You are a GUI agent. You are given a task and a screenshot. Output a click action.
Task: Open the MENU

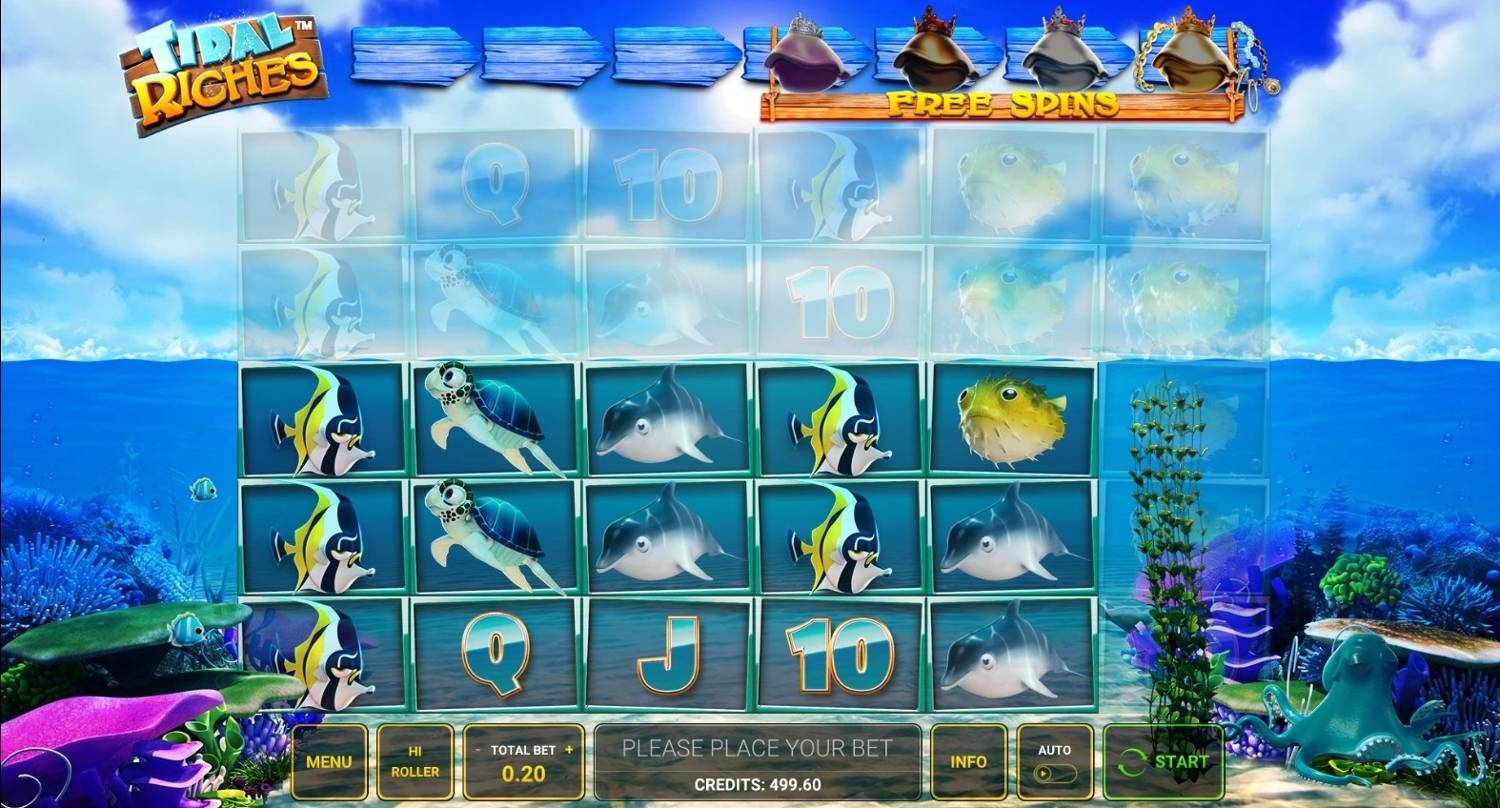tap(330, 763)
